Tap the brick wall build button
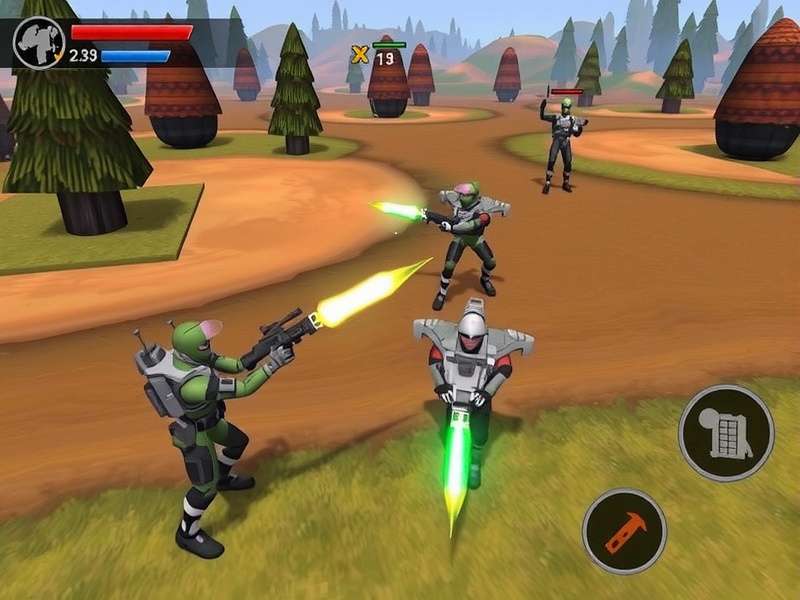Viewport: 800px width, 600px height. pyautogui.click(x=726, y=433)
